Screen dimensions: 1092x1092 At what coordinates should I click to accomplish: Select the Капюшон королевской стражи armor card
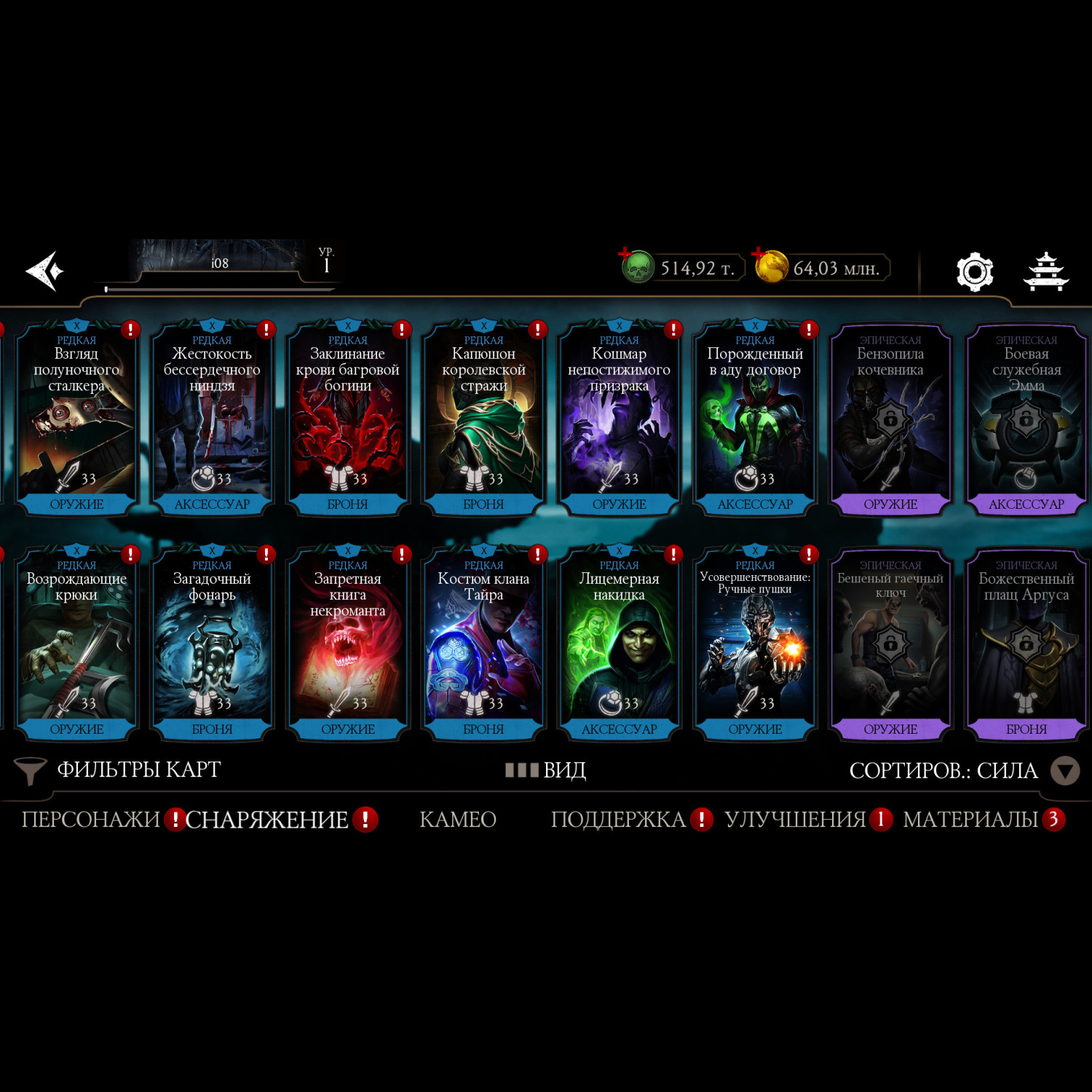coord(483,419)
